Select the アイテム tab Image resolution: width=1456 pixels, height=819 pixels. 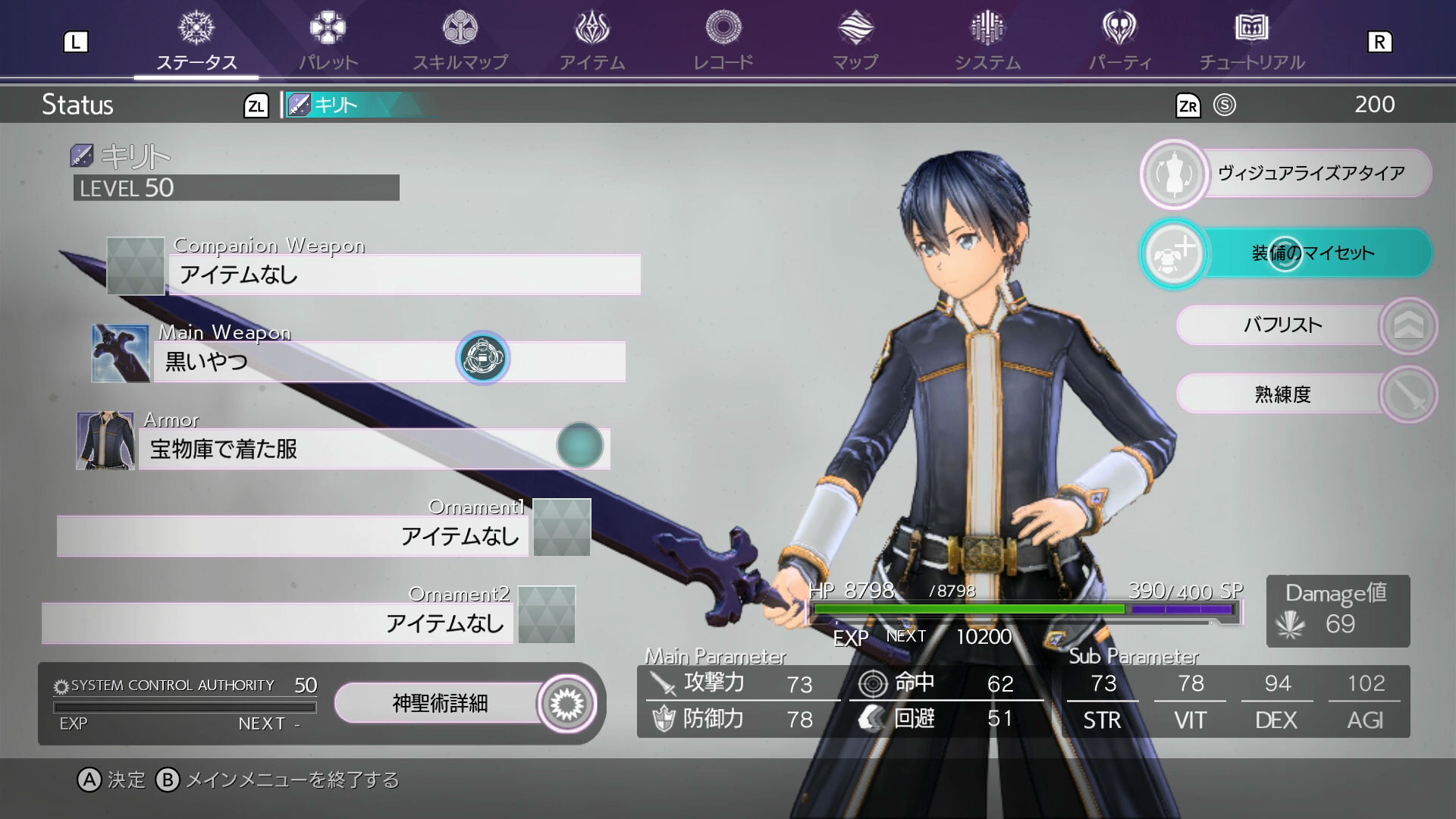592,42
